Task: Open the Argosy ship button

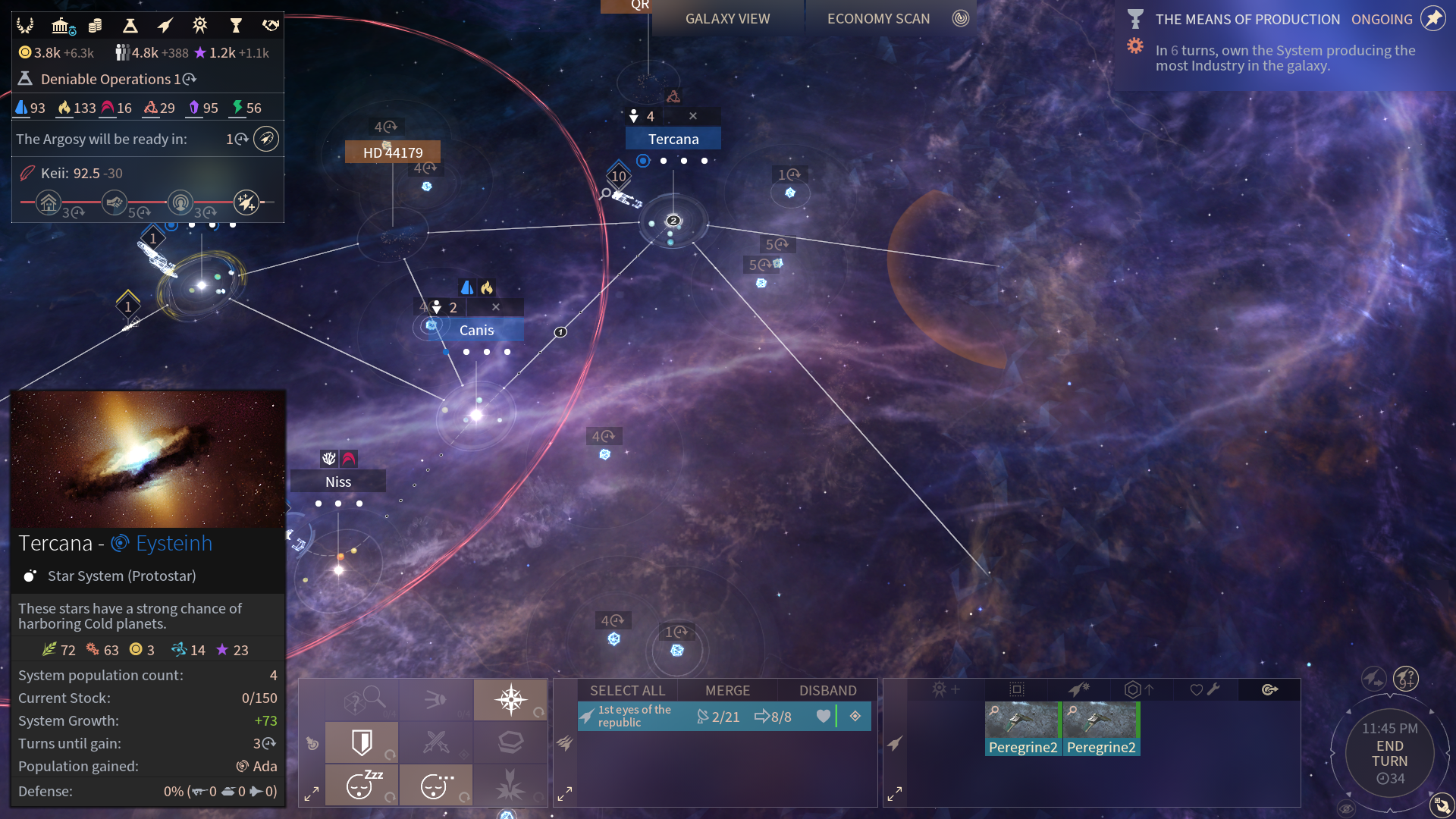Action: [265, 139]
